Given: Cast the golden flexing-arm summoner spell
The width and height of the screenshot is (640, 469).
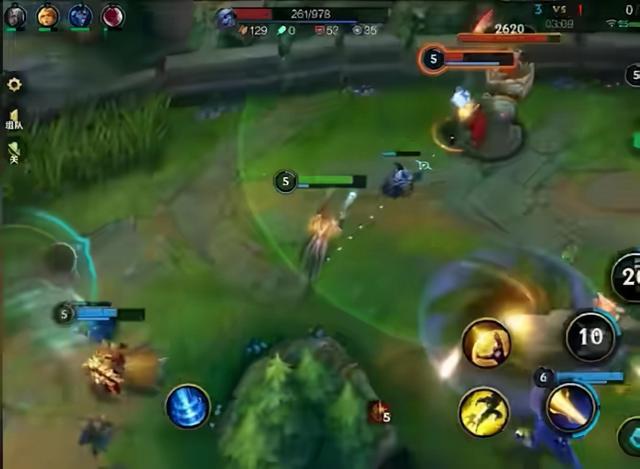Looking at the screenshot, I should pyautogui.click(x=486, y=345).
